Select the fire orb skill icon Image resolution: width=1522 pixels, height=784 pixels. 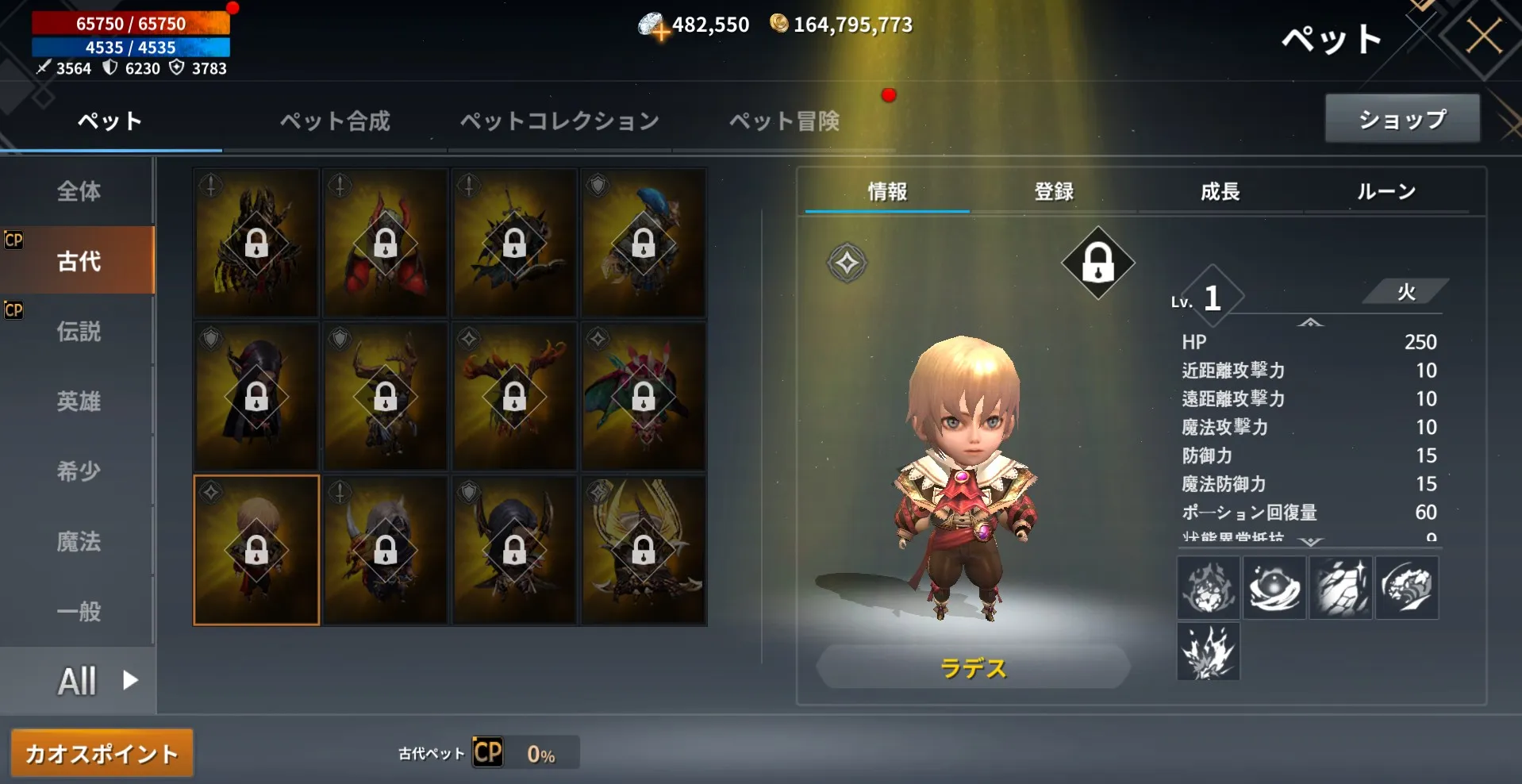(x=1208, y=587)
